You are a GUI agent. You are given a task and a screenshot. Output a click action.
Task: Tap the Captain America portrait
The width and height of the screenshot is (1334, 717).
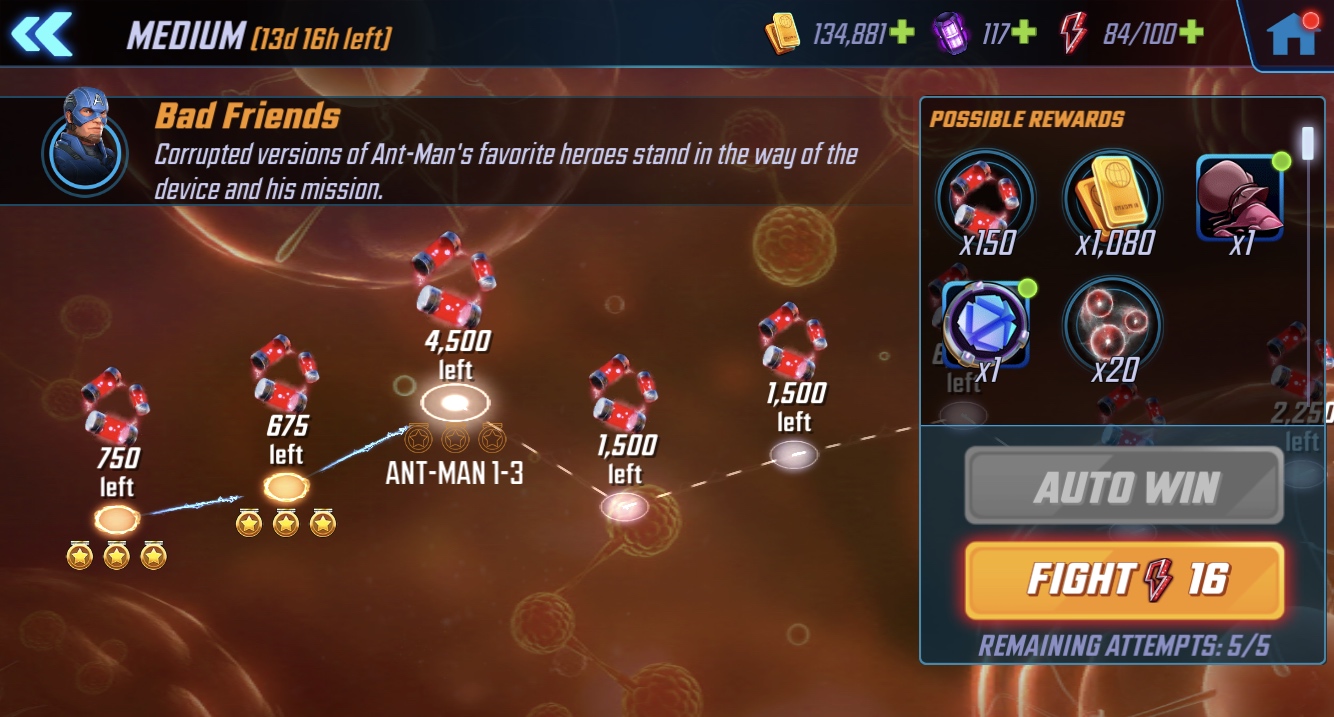(85, 140)
